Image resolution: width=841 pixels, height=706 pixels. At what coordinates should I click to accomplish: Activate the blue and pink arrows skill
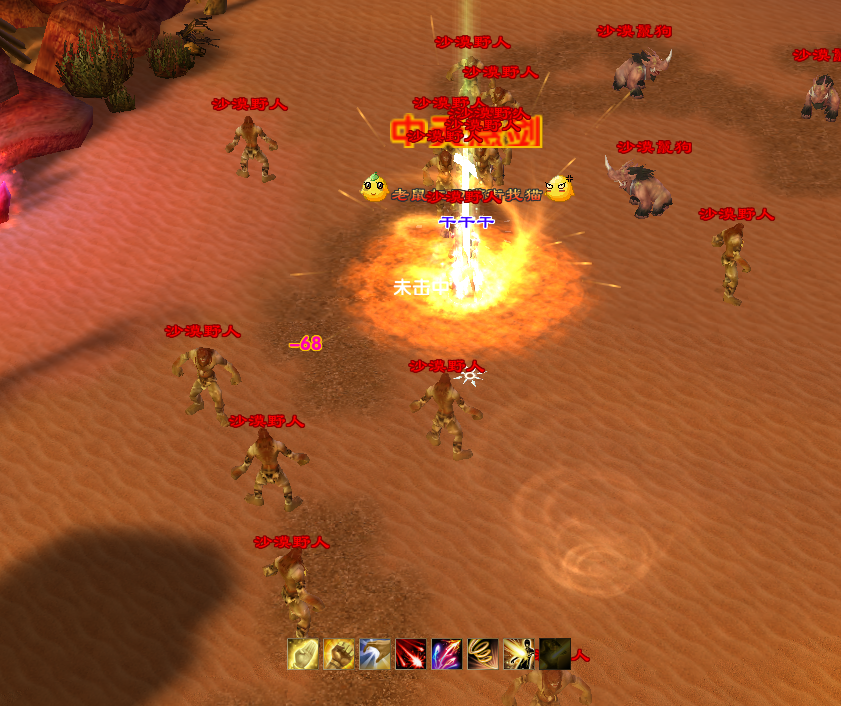[447, 654]
